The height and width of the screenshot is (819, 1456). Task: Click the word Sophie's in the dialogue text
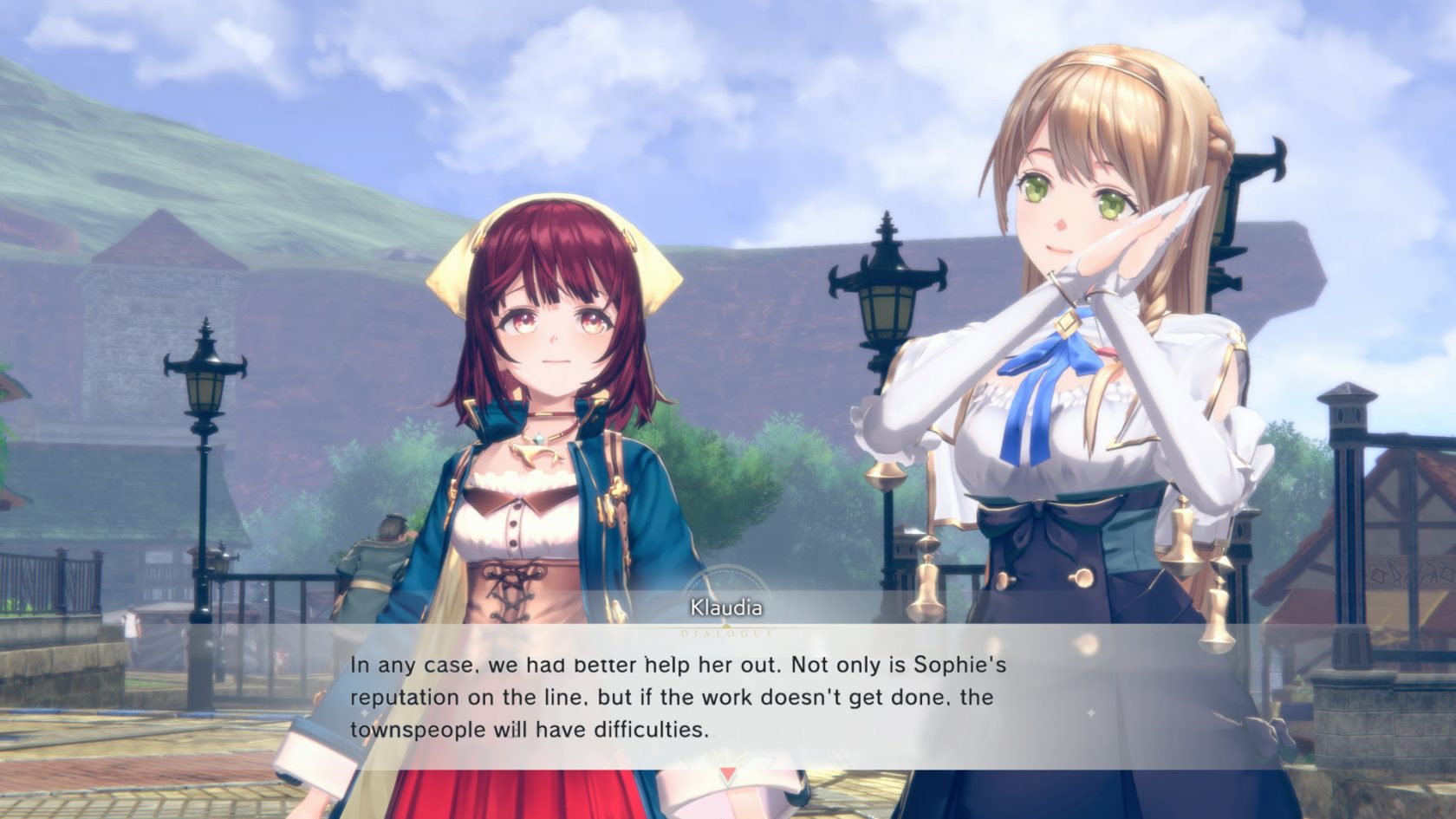[965, 666]
